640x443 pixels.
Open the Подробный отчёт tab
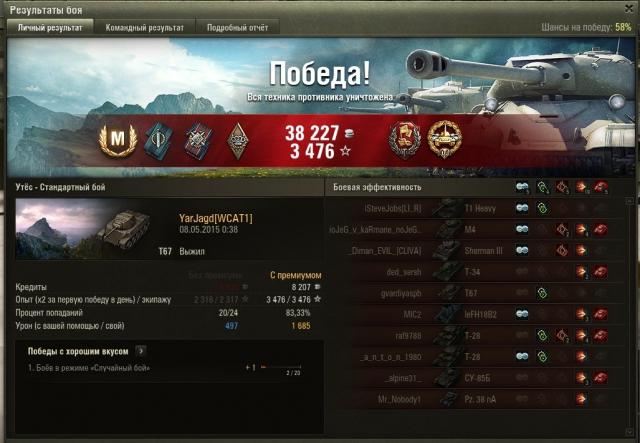click(236, 28)
